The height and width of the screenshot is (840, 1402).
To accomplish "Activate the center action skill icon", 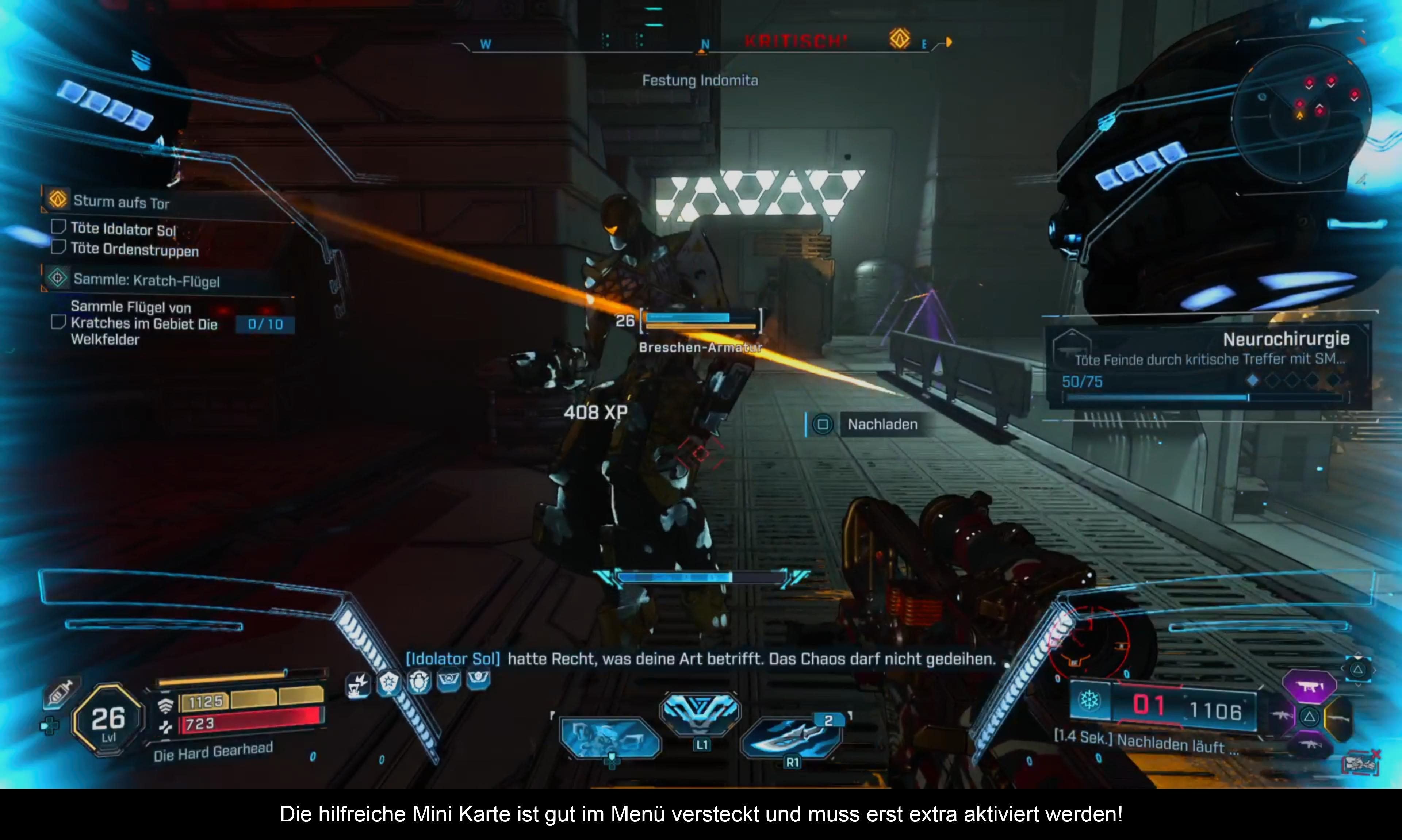I will click(701, 712).
